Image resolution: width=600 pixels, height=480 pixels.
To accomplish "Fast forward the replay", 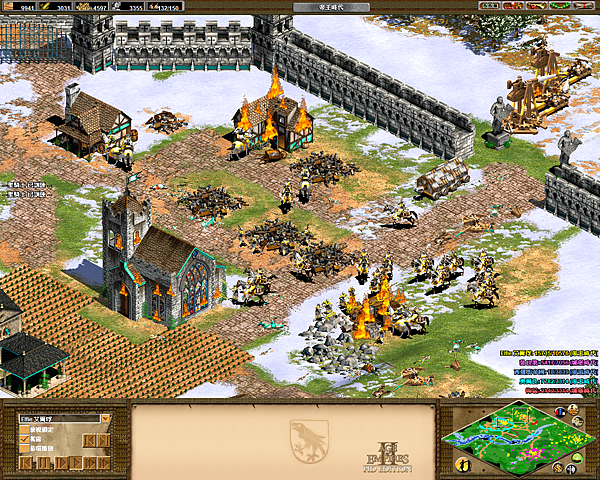I will [89, 463].
